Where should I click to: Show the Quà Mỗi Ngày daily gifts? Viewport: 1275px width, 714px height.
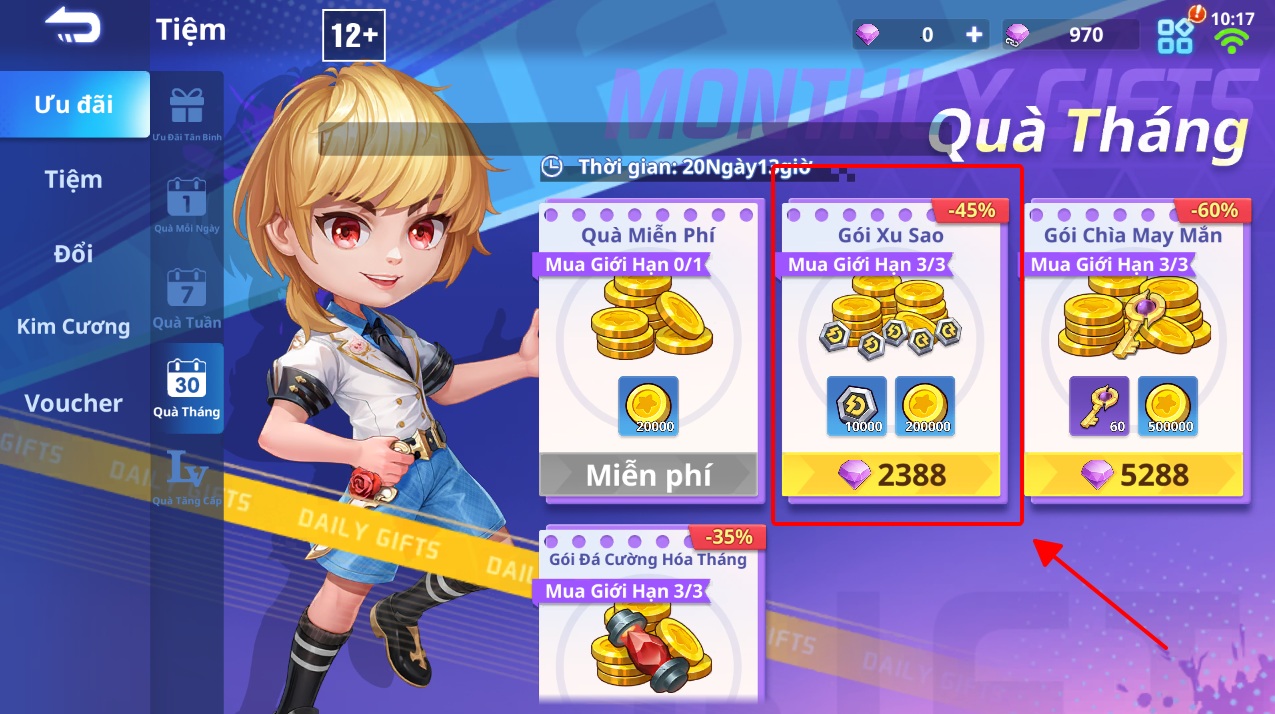tap(187, 205)
